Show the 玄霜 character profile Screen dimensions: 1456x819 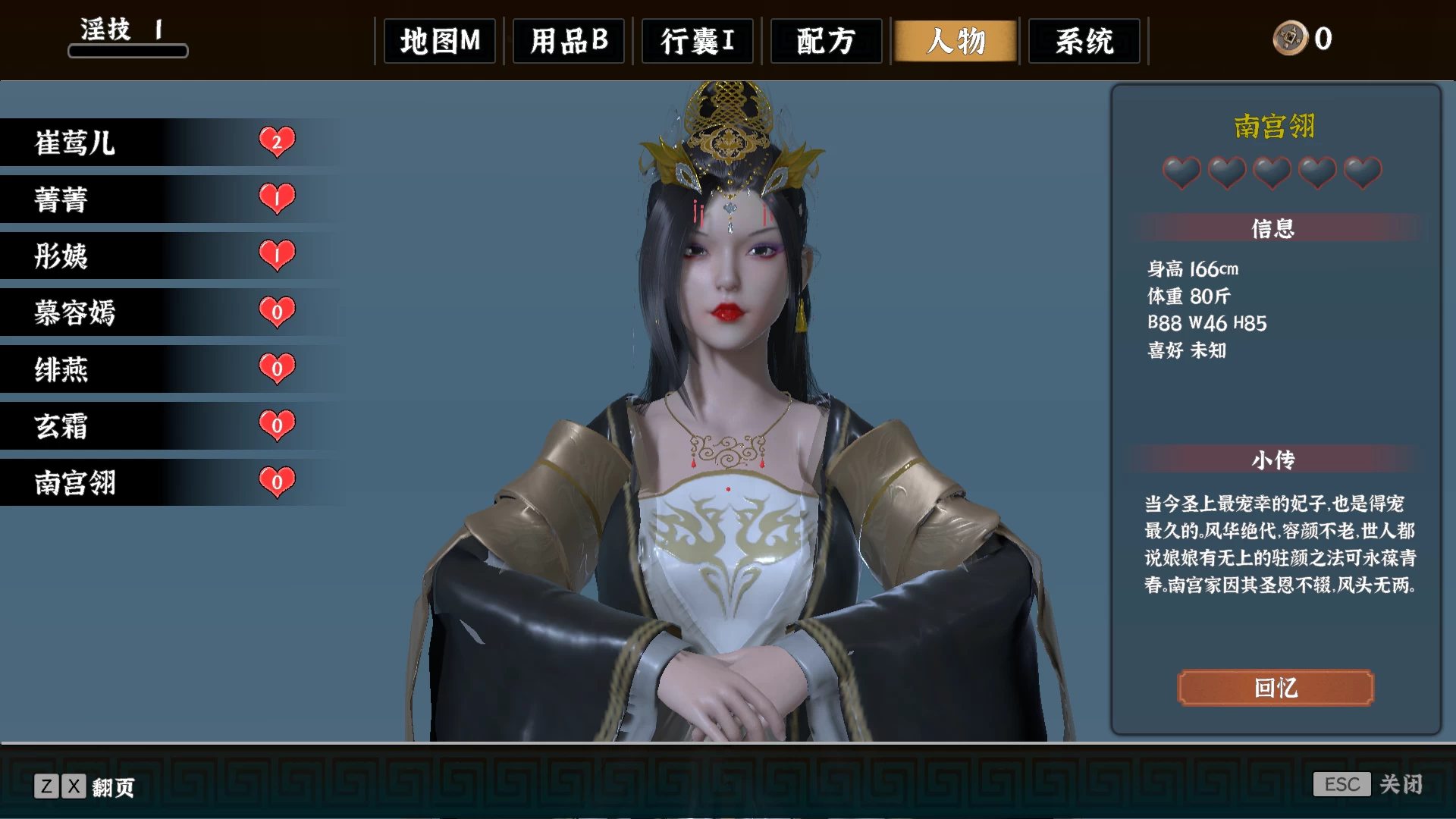pyautogui.click(x=152, y=426)
